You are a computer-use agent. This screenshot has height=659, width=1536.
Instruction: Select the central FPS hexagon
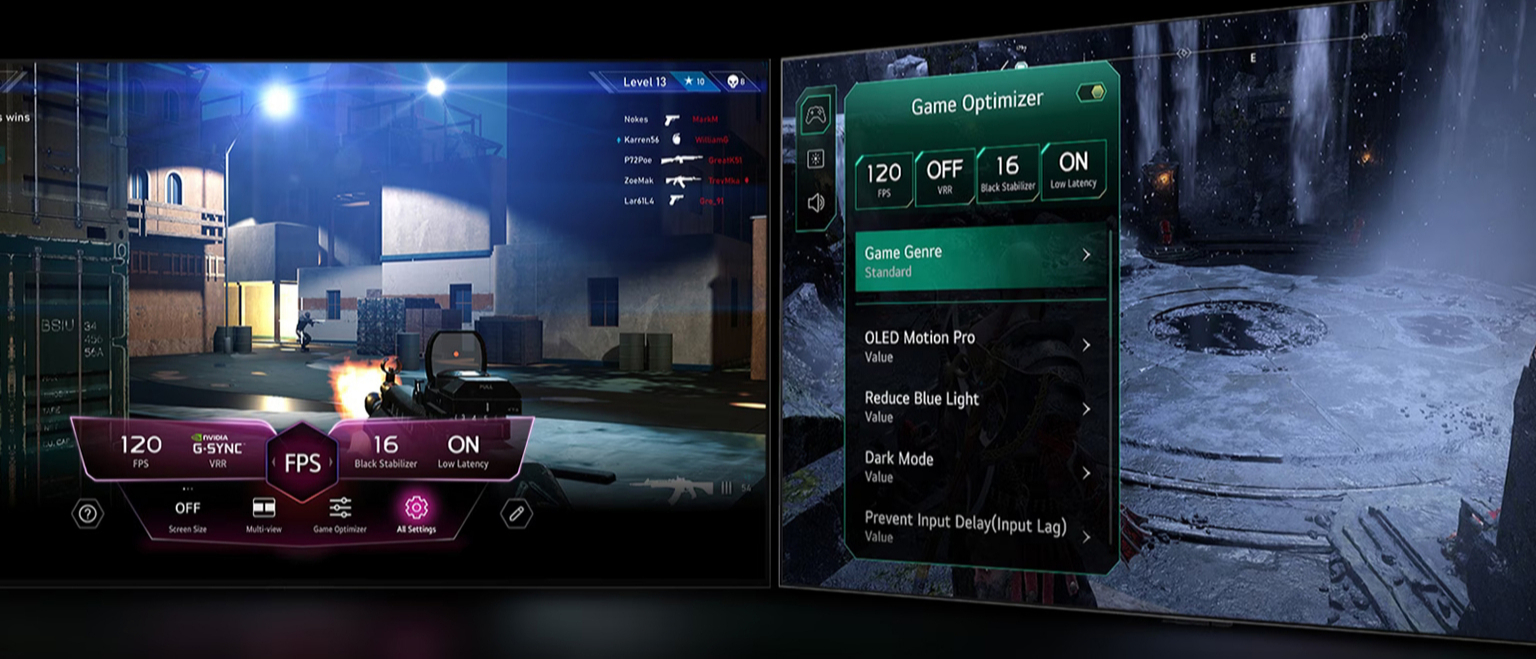click(x=302, y=462)
